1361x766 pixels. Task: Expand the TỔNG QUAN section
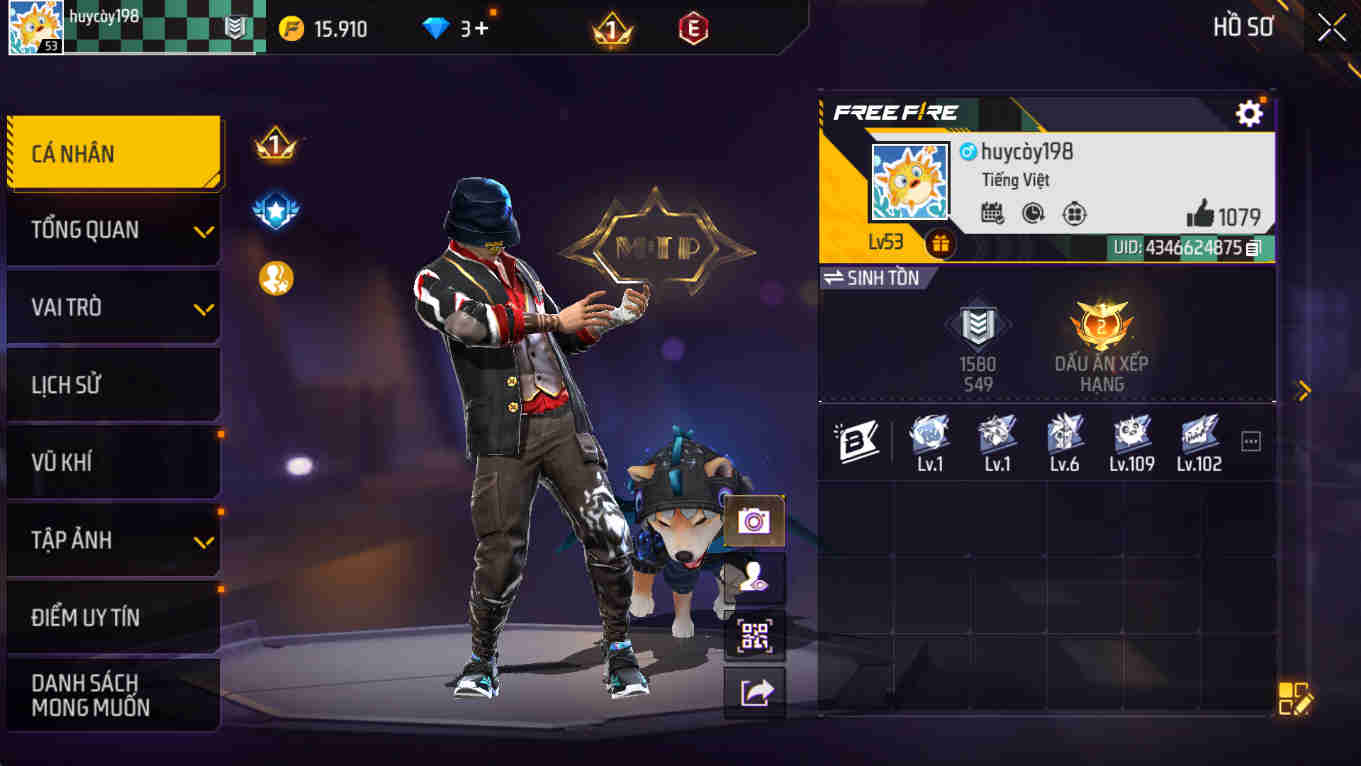coord(113,229)
